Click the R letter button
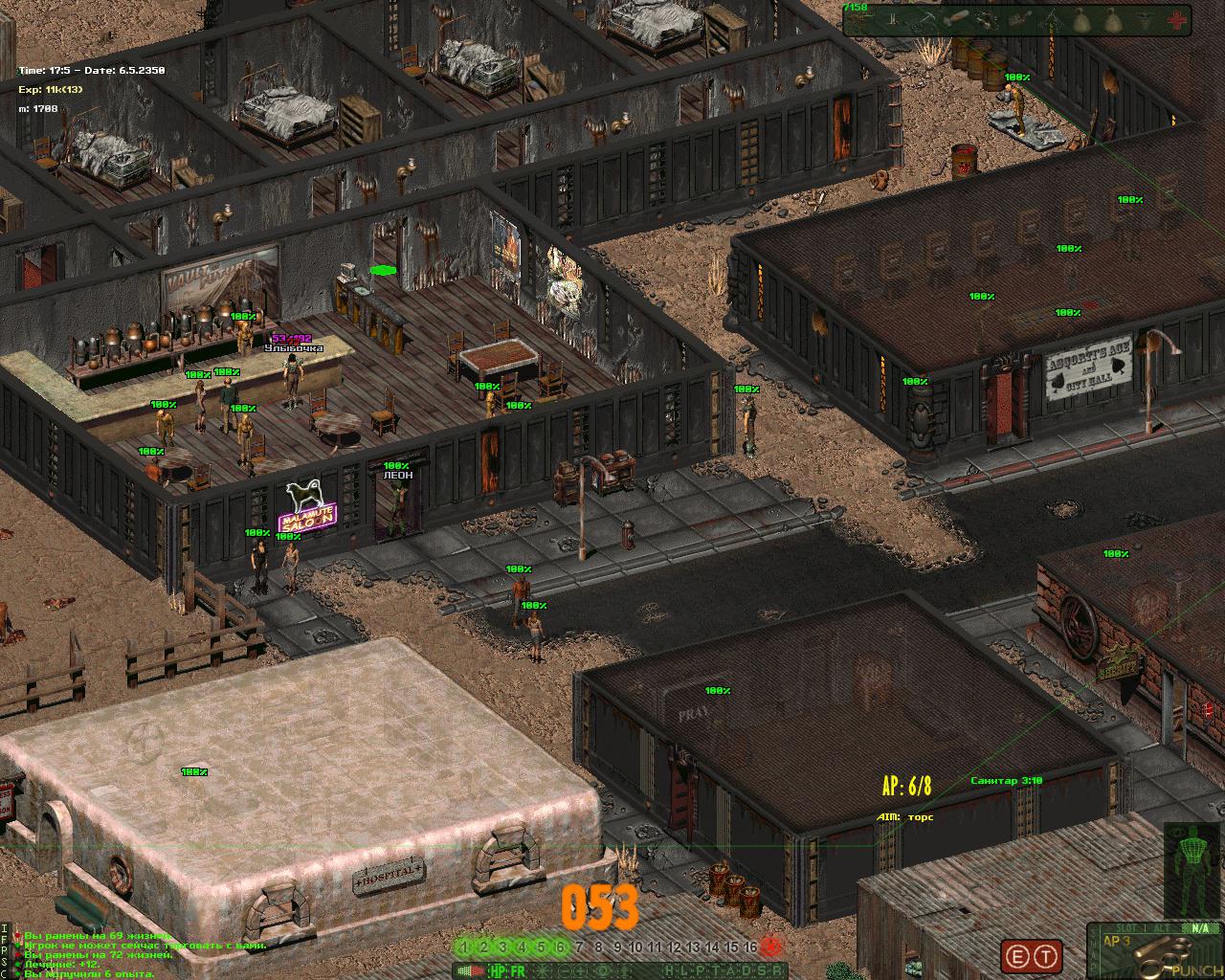 point(779,970)
